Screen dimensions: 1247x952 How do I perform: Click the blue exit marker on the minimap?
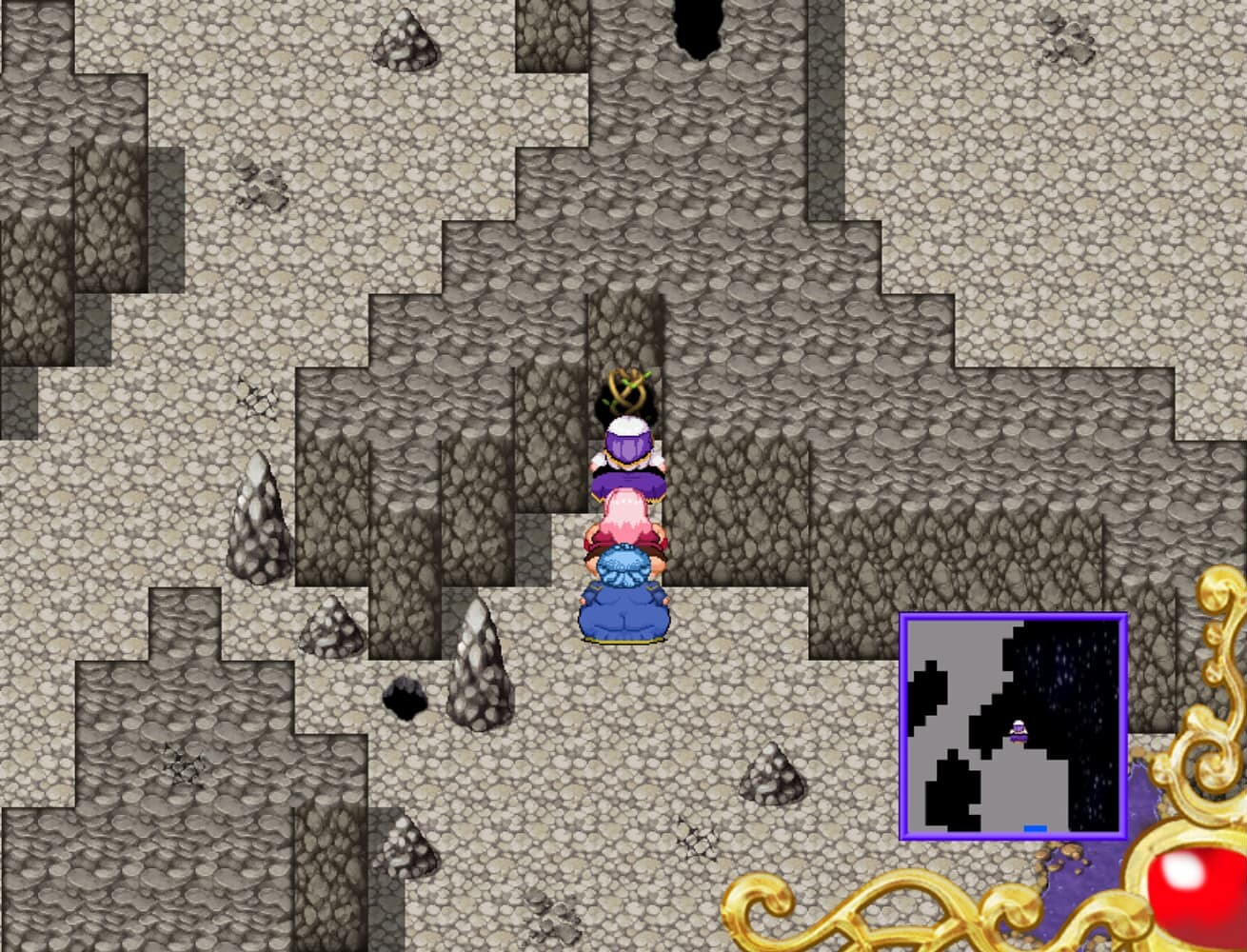1037,828
